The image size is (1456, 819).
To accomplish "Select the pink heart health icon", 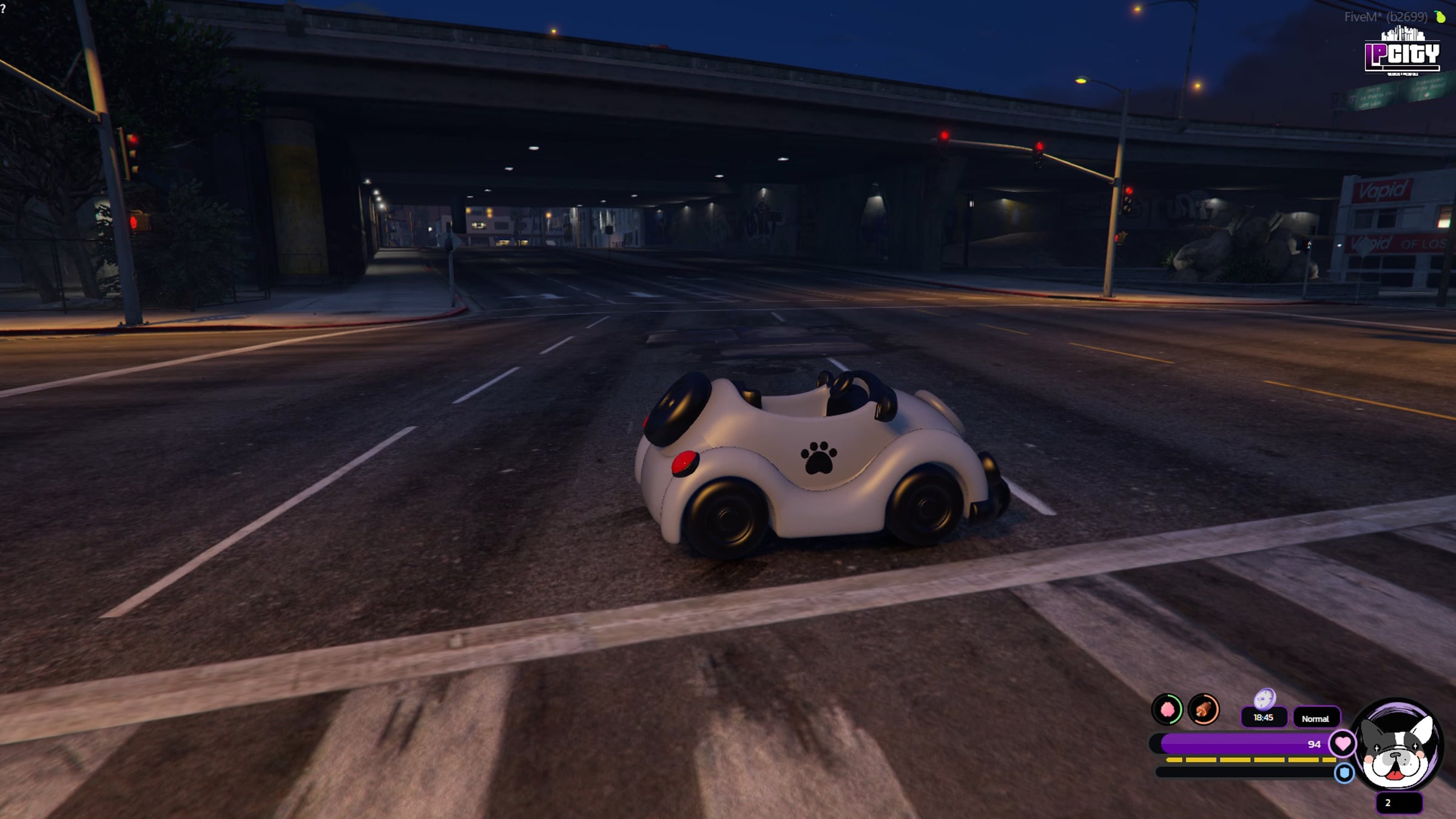I will point(1342,743).
